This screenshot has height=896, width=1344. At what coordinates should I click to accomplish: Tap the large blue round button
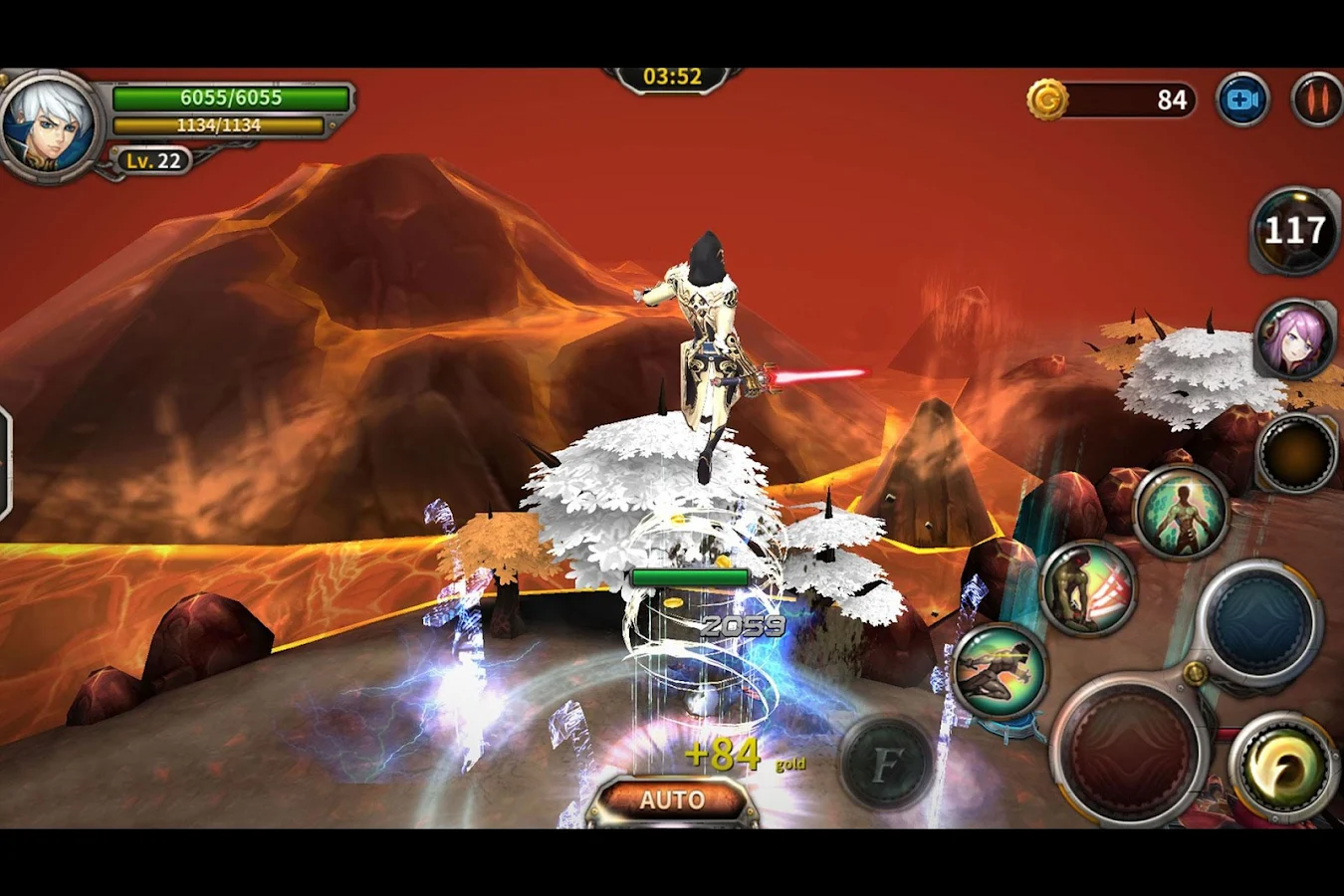(x=1258, y=619)
